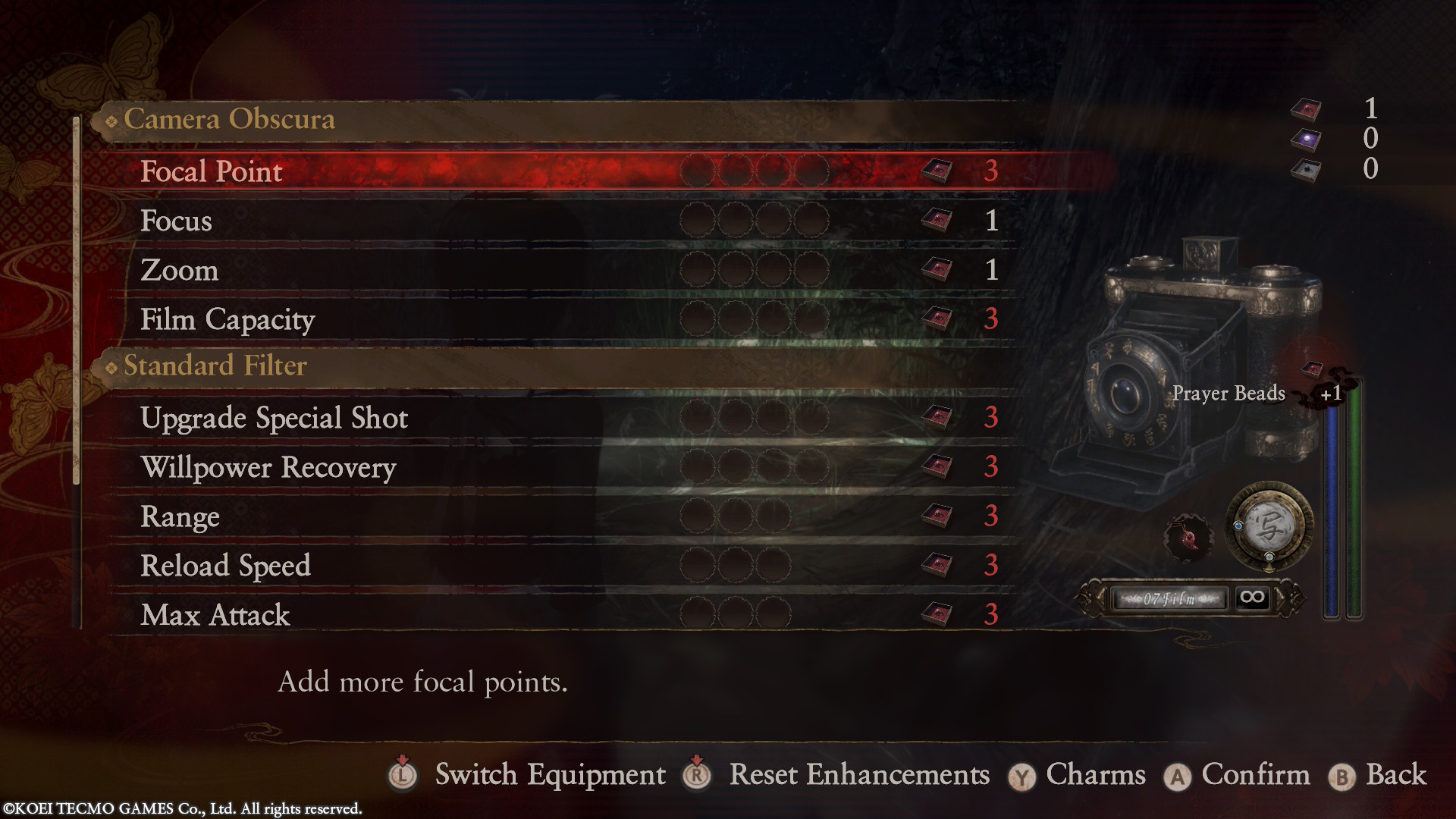Open the Charms screen
The width and height of the screenshot is (1456, 819).
tap(1095, 775)
